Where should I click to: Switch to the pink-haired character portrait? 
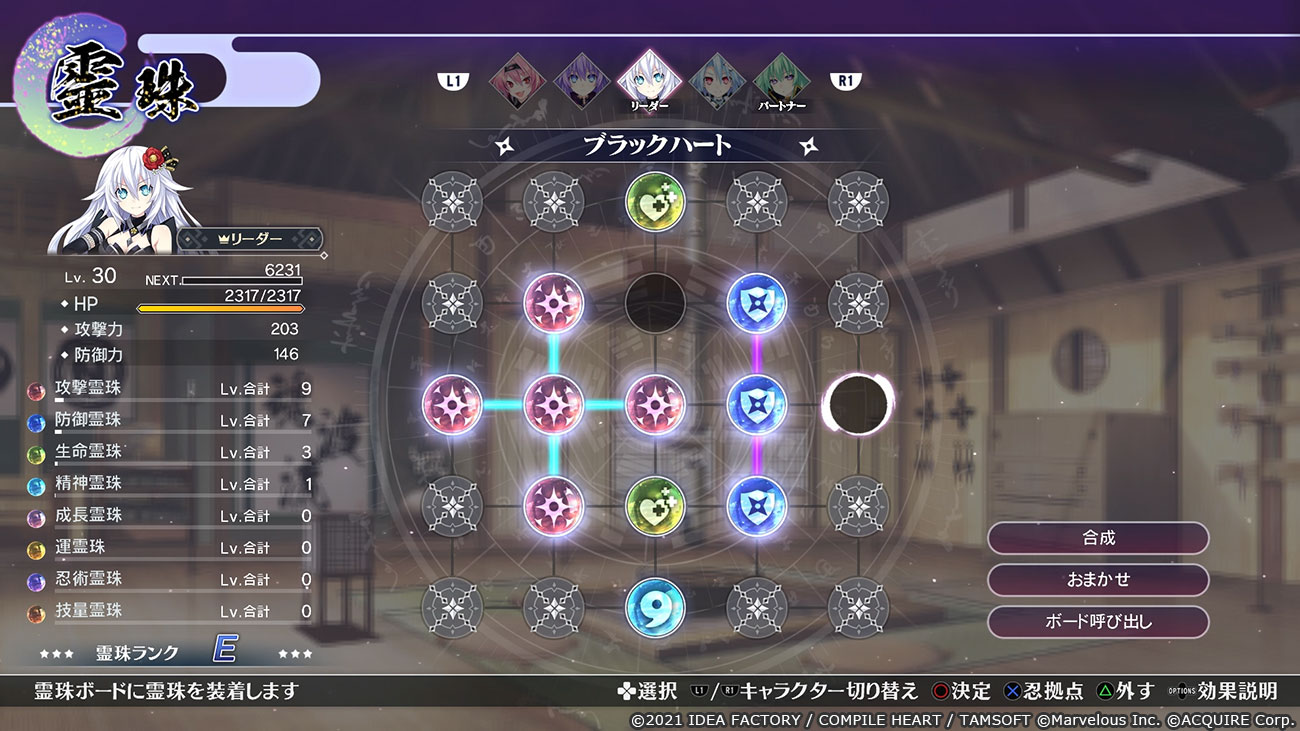click(x=518, y=80)
